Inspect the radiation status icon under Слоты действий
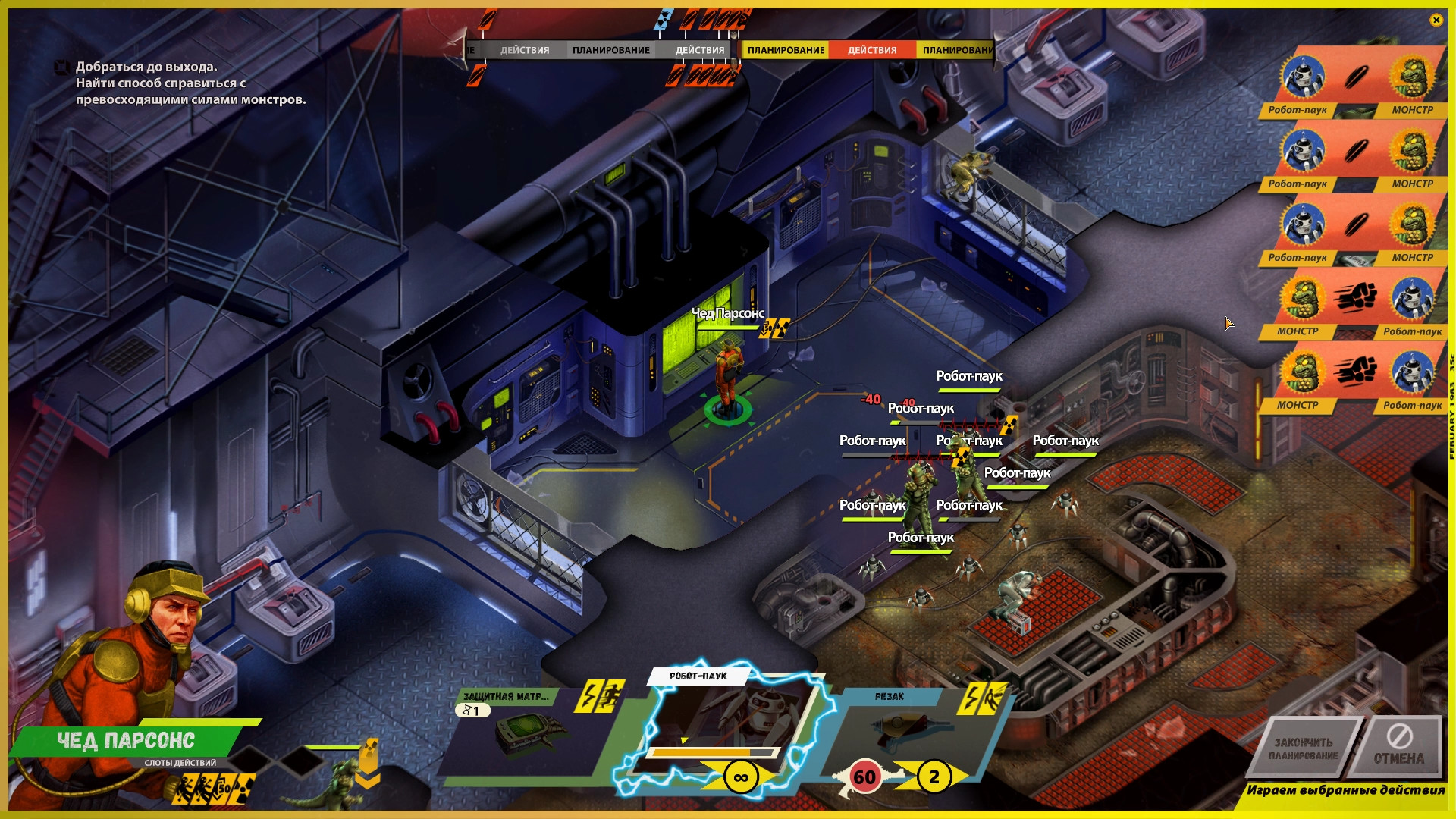The height and width of the screenshot is (819, 1456). [245, 789]
